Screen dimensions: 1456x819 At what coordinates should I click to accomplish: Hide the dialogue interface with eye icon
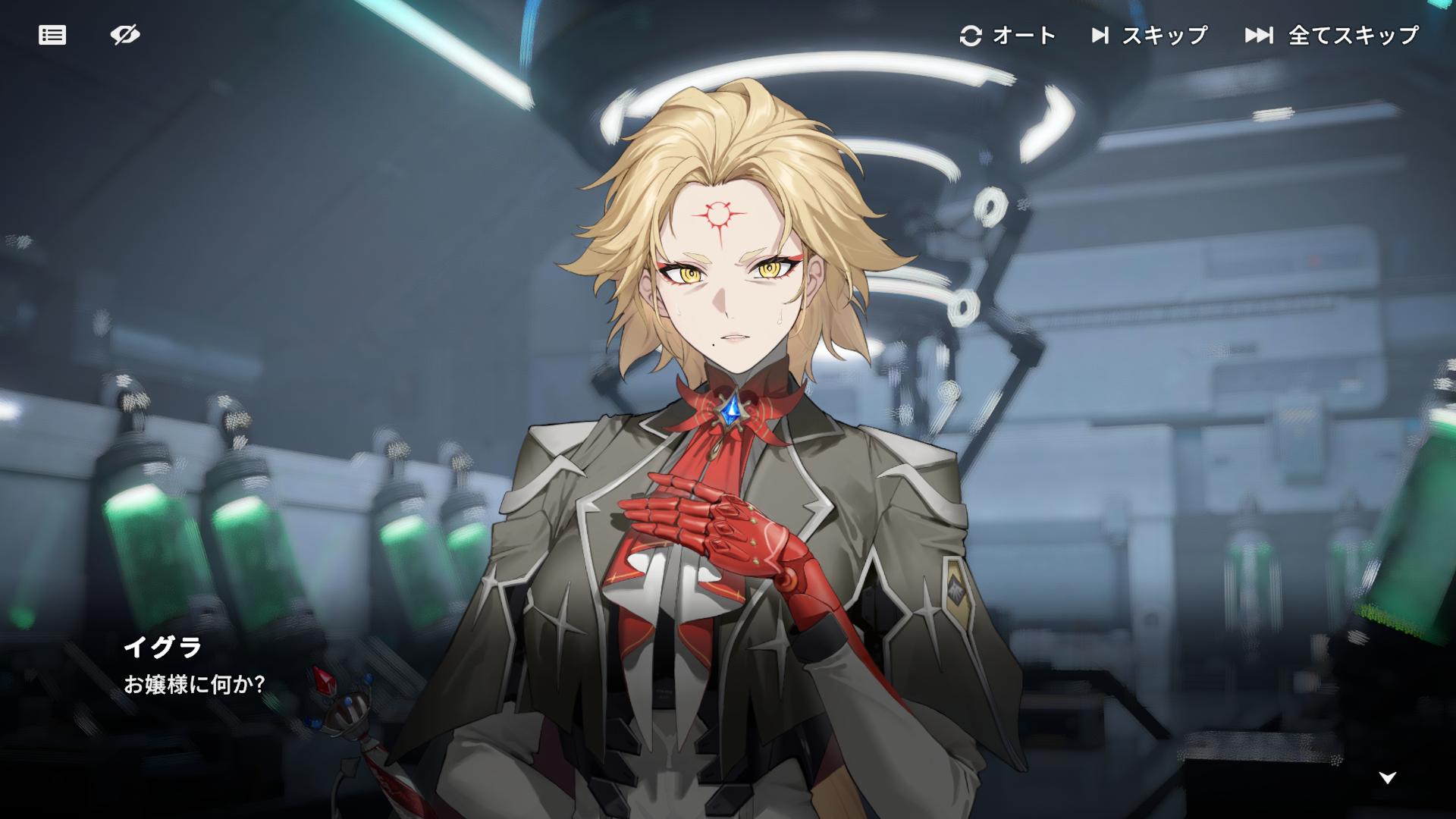(125, 35)
